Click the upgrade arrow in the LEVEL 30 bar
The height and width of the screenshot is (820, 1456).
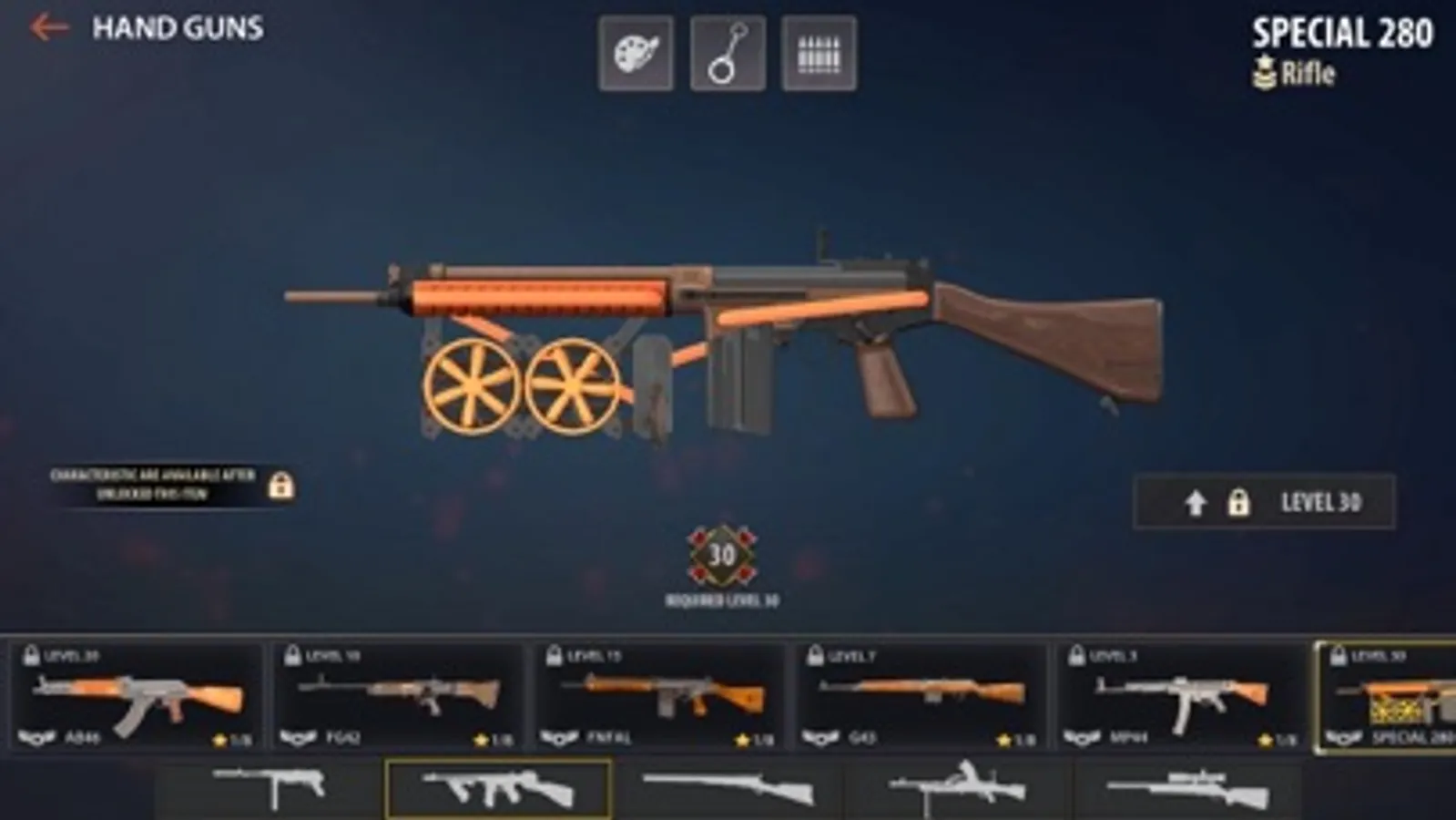[1196, 502]
